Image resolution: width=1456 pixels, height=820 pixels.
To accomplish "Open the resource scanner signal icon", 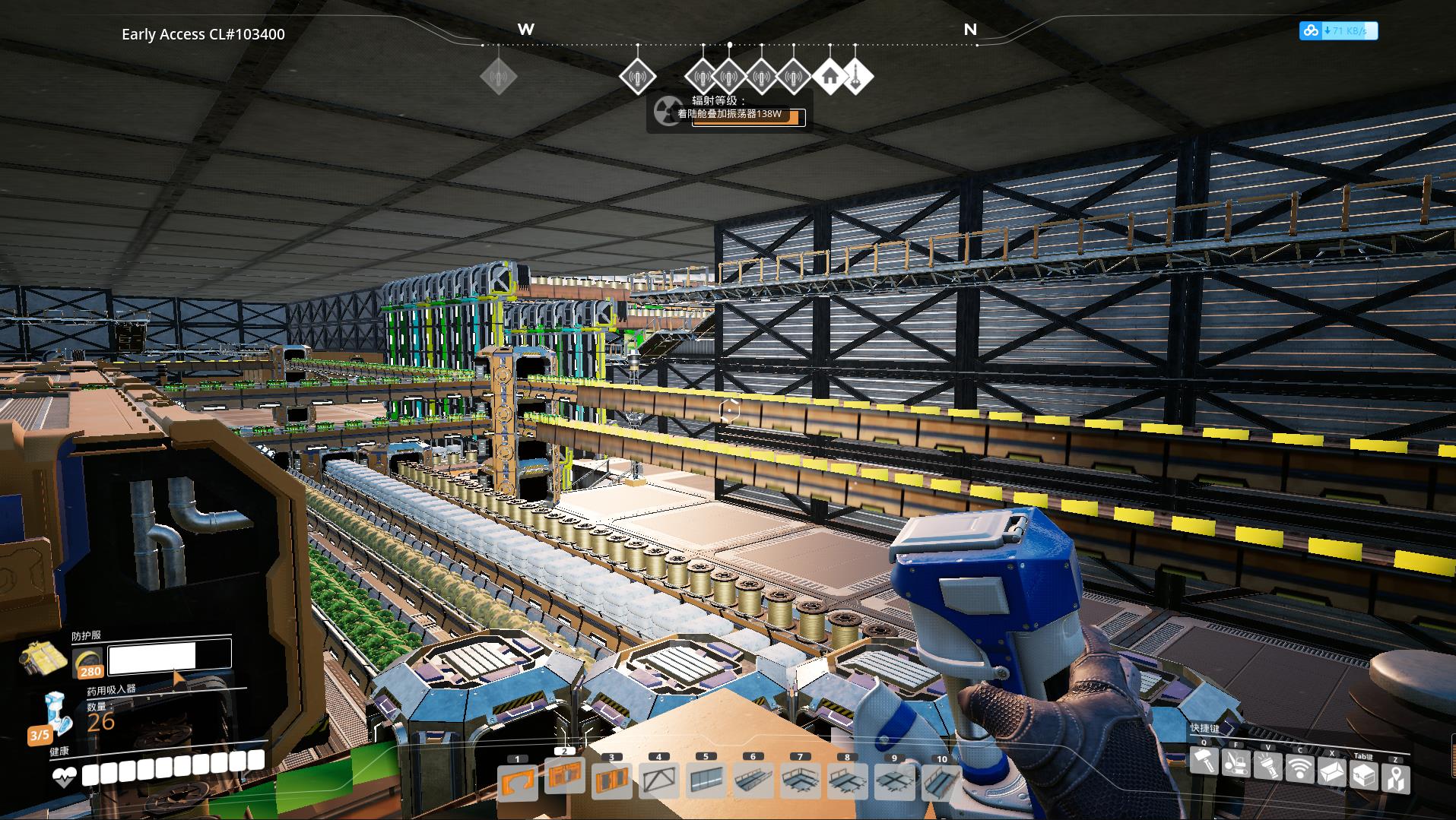I will click(x=1299, y=769).
